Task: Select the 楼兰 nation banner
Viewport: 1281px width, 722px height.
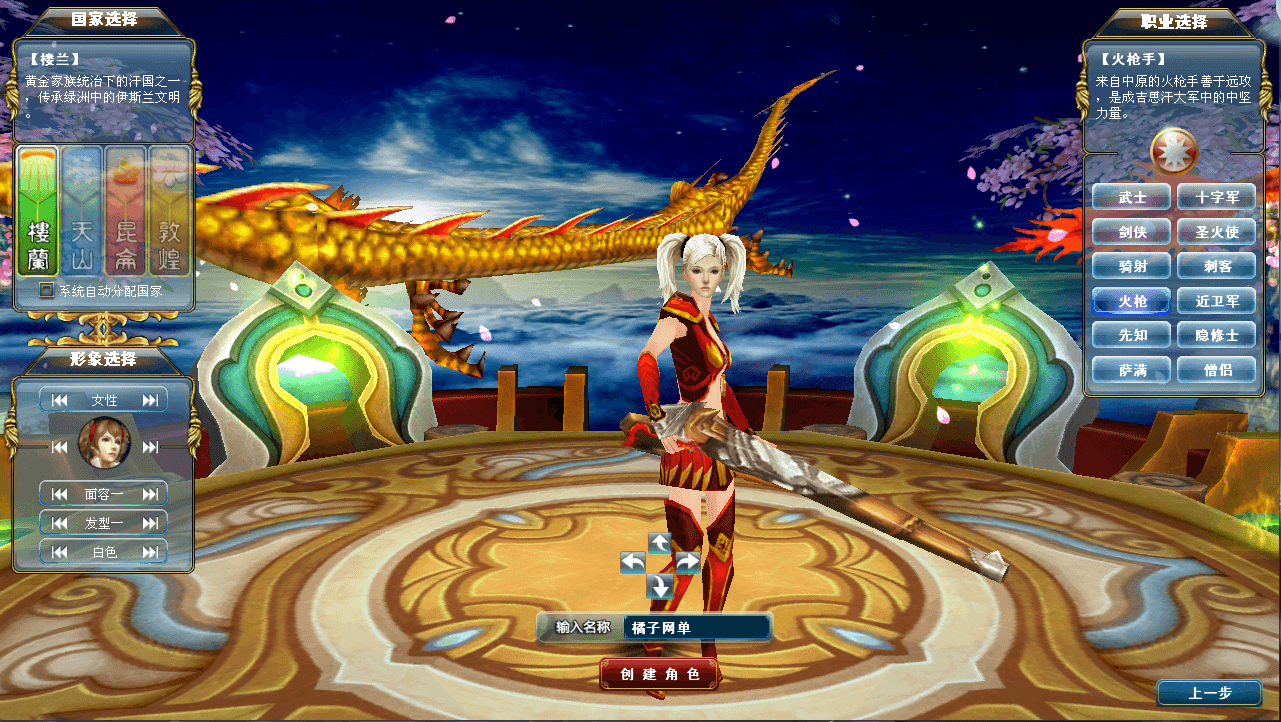Action: pos(38,212)
